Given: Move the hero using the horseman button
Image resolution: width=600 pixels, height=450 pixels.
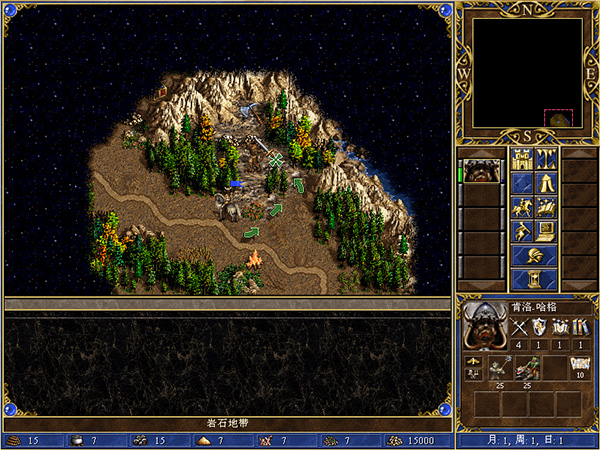Looking at the screenshot, I should click(521, 207).
